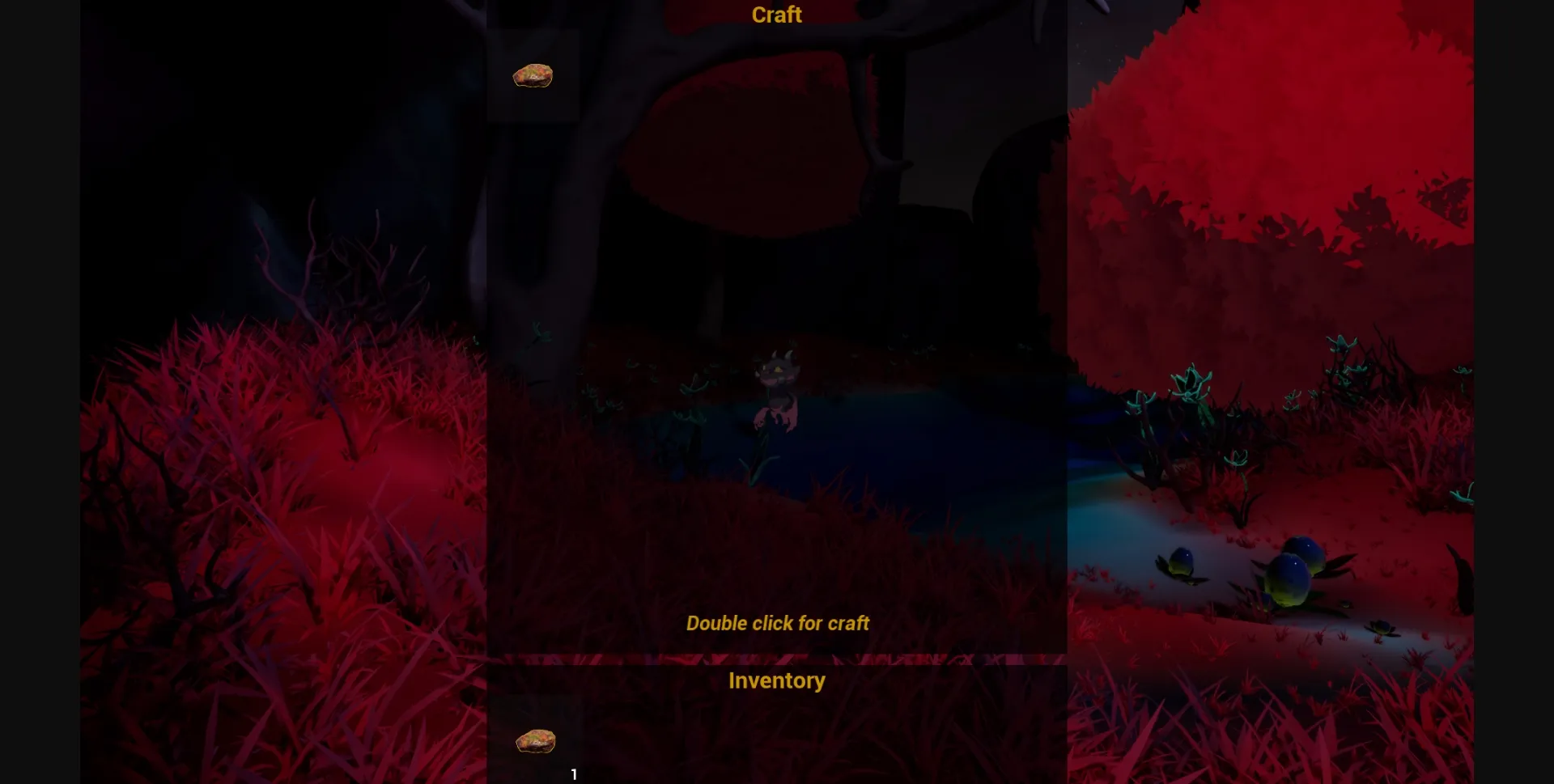1554x784 pixels.
Task: Click the highlighted rock with yellow outline
Action: [x=533, y=75]
